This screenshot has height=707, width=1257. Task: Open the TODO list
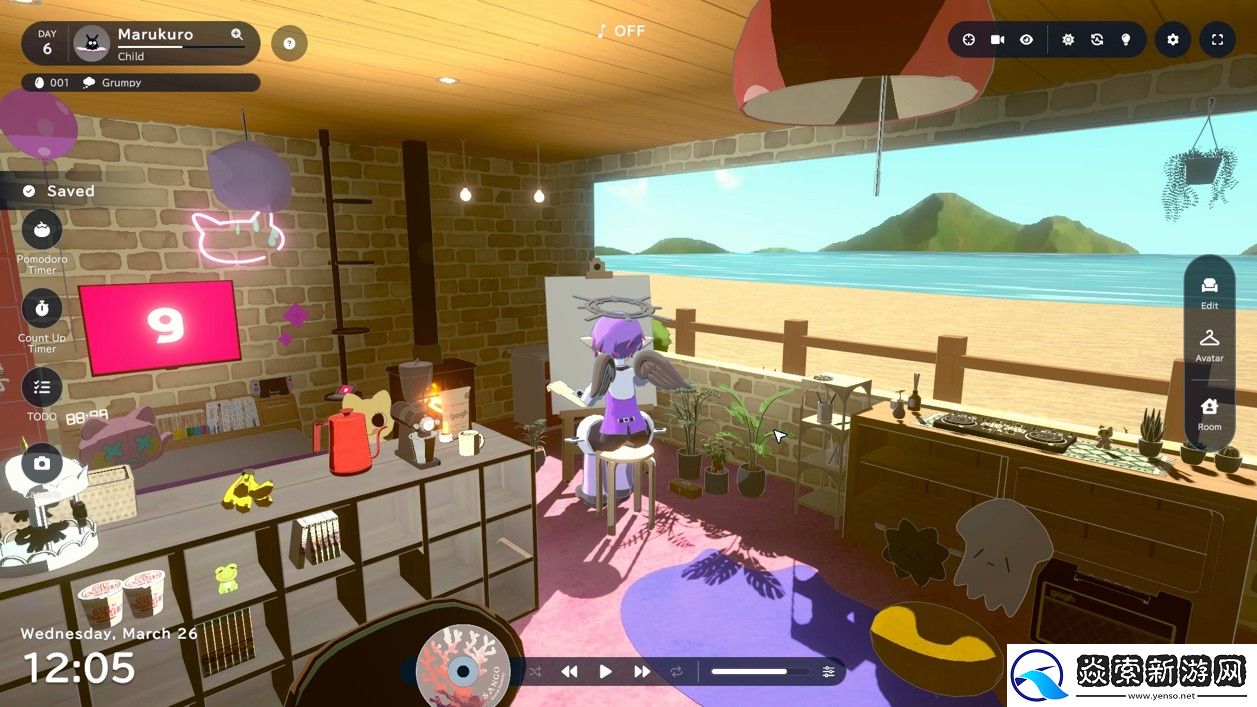(x=42, y=387)
